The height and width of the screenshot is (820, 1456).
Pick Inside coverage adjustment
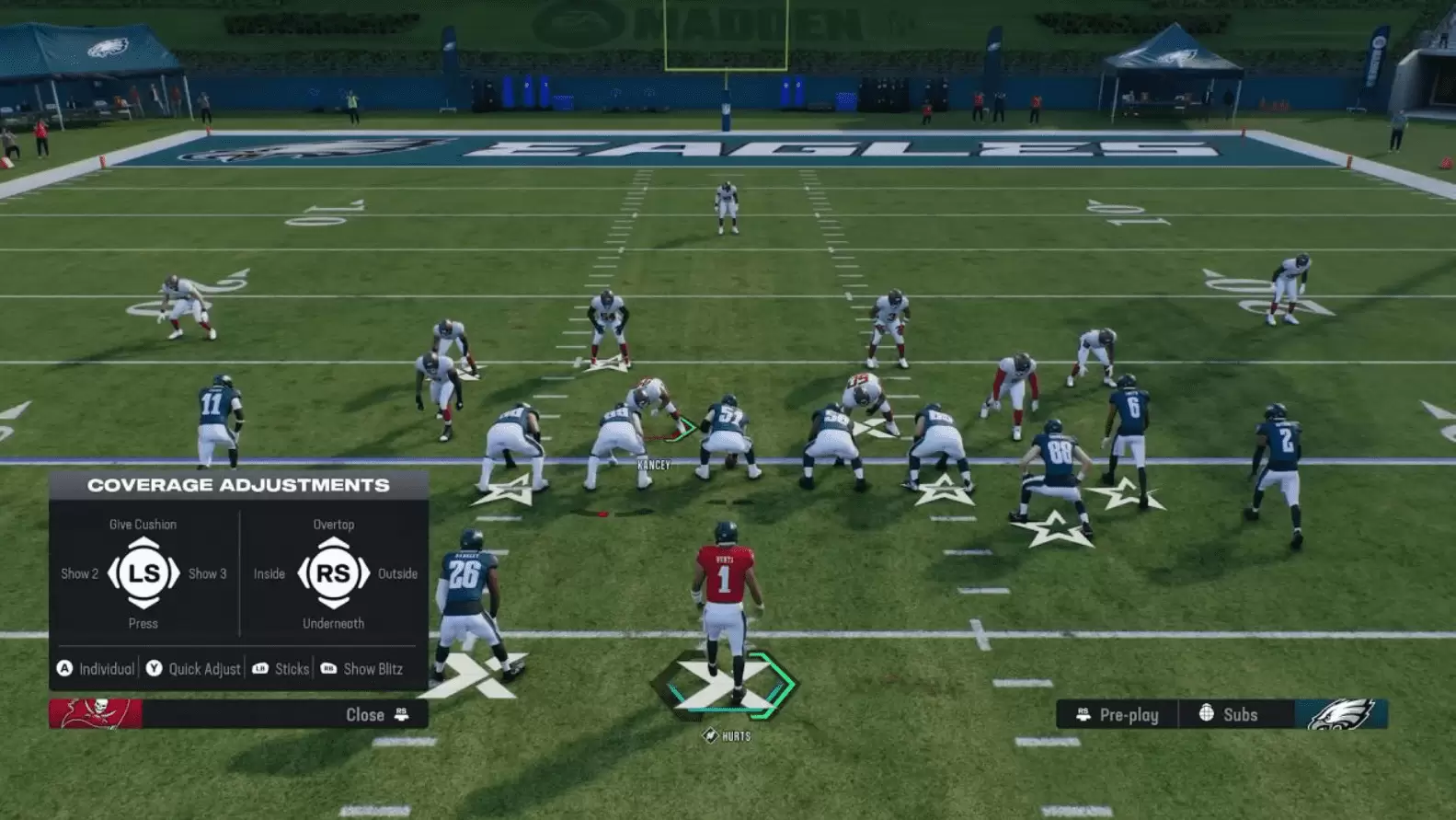(269, 573)
